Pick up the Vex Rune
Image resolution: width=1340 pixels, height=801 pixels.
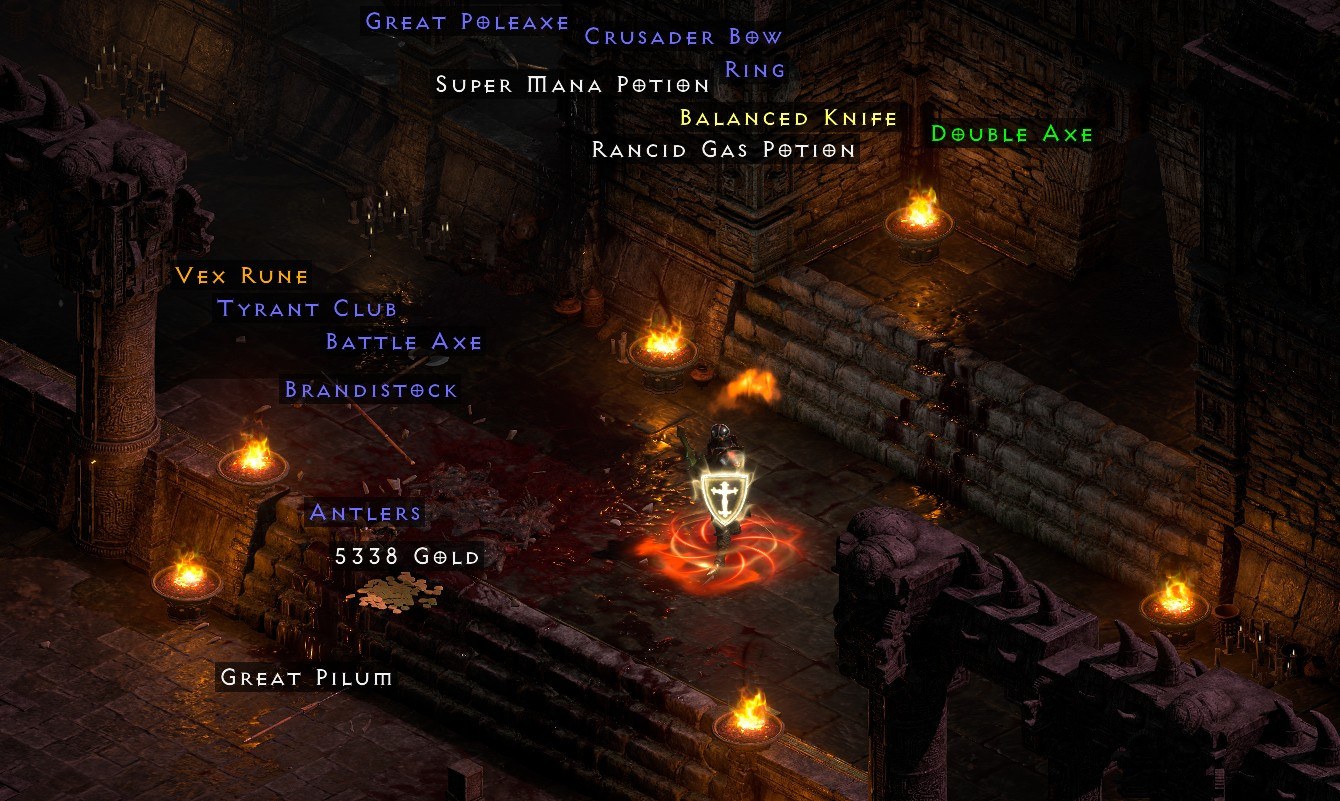tap(240, 277)
